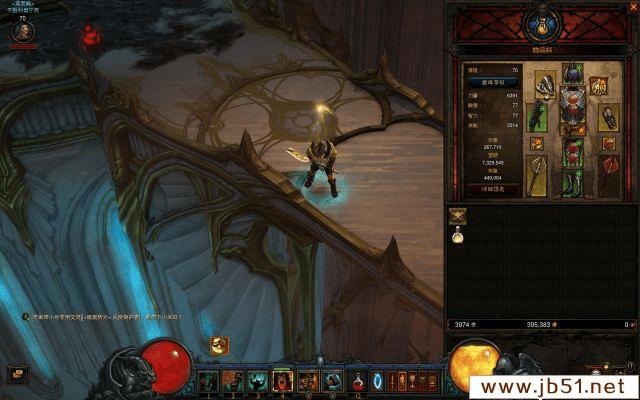Activate the first skill on the action bar
The width and height of the screenshot is (640, 400).
click(209, 381)
